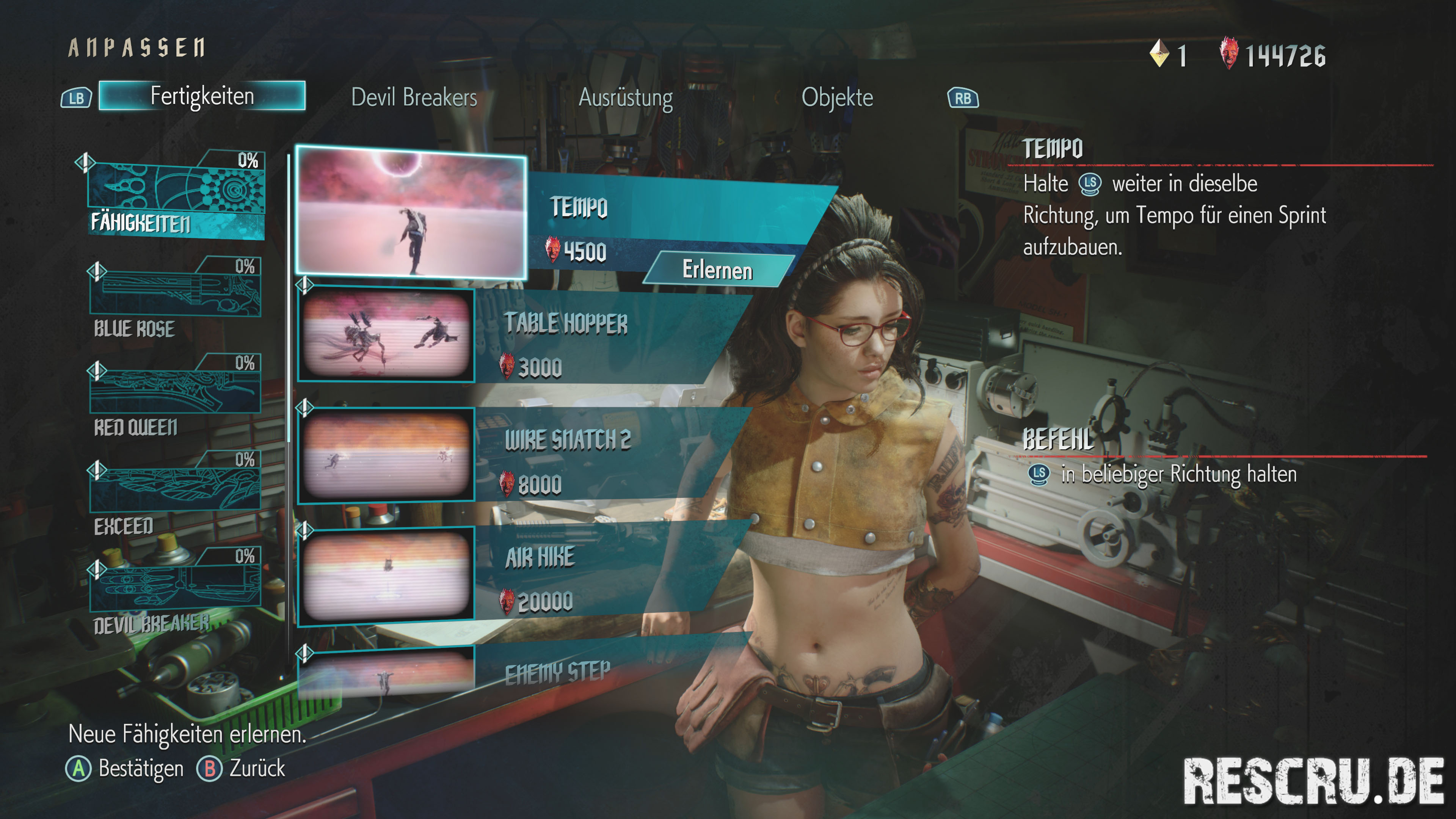This screenshot has width=1456, height=819.
Task: Switch to the Objekte tab
Action: pyautogui.click(x=836, y=97)
